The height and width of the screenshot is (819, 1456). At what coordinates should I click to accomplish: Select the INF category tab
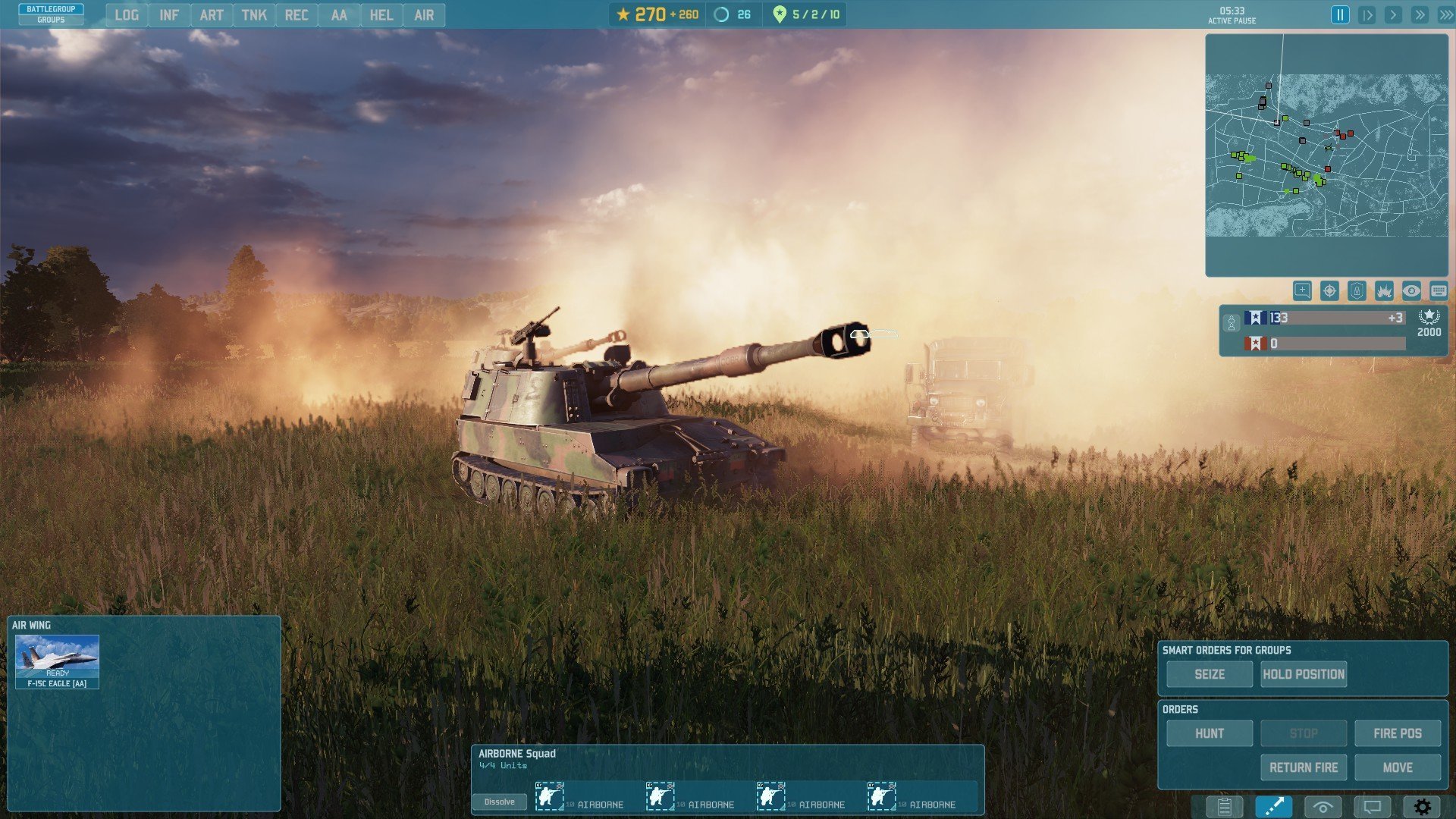click(169, 15)
